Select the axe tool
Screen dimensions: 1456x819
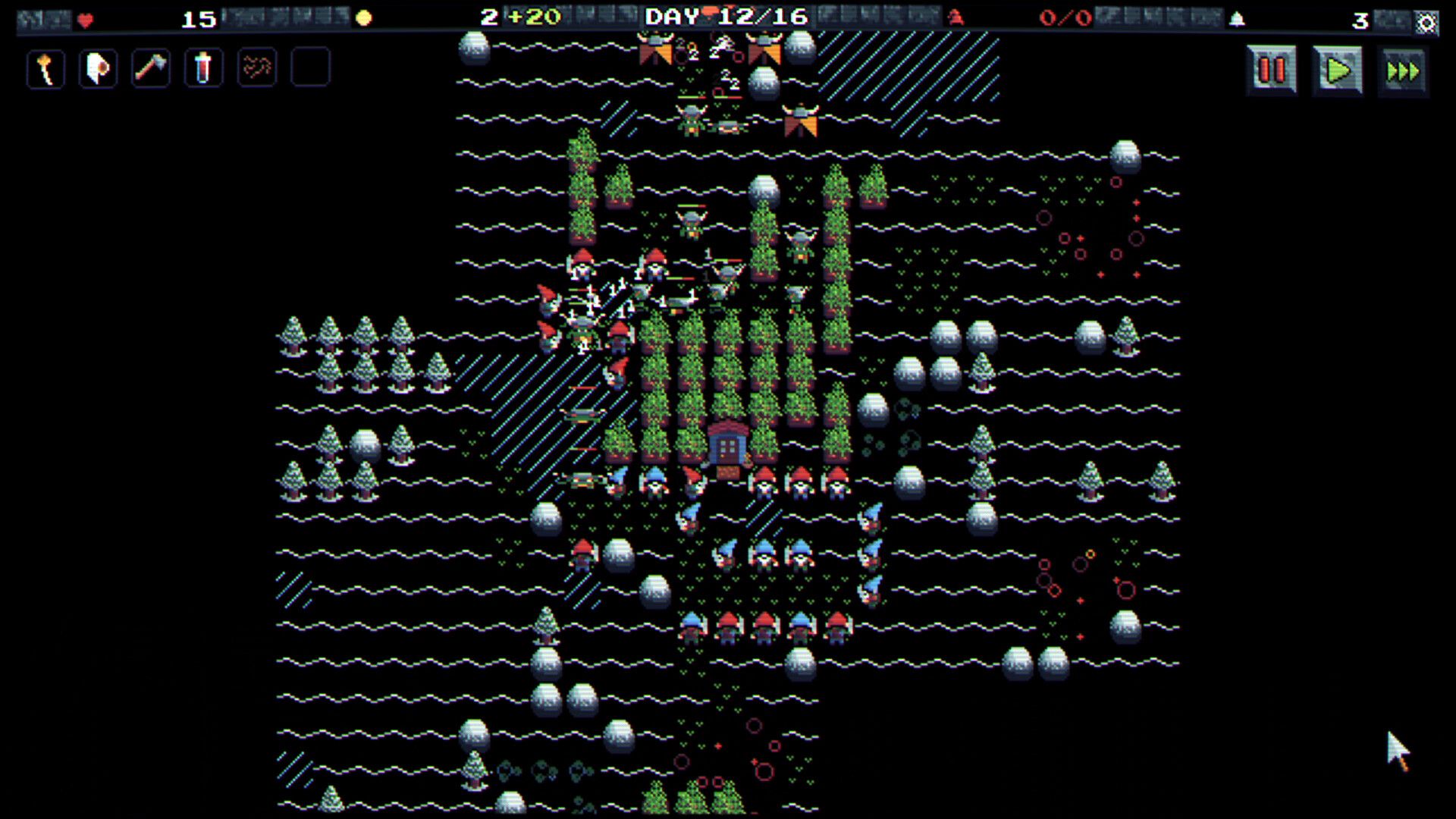pos(150,68)
